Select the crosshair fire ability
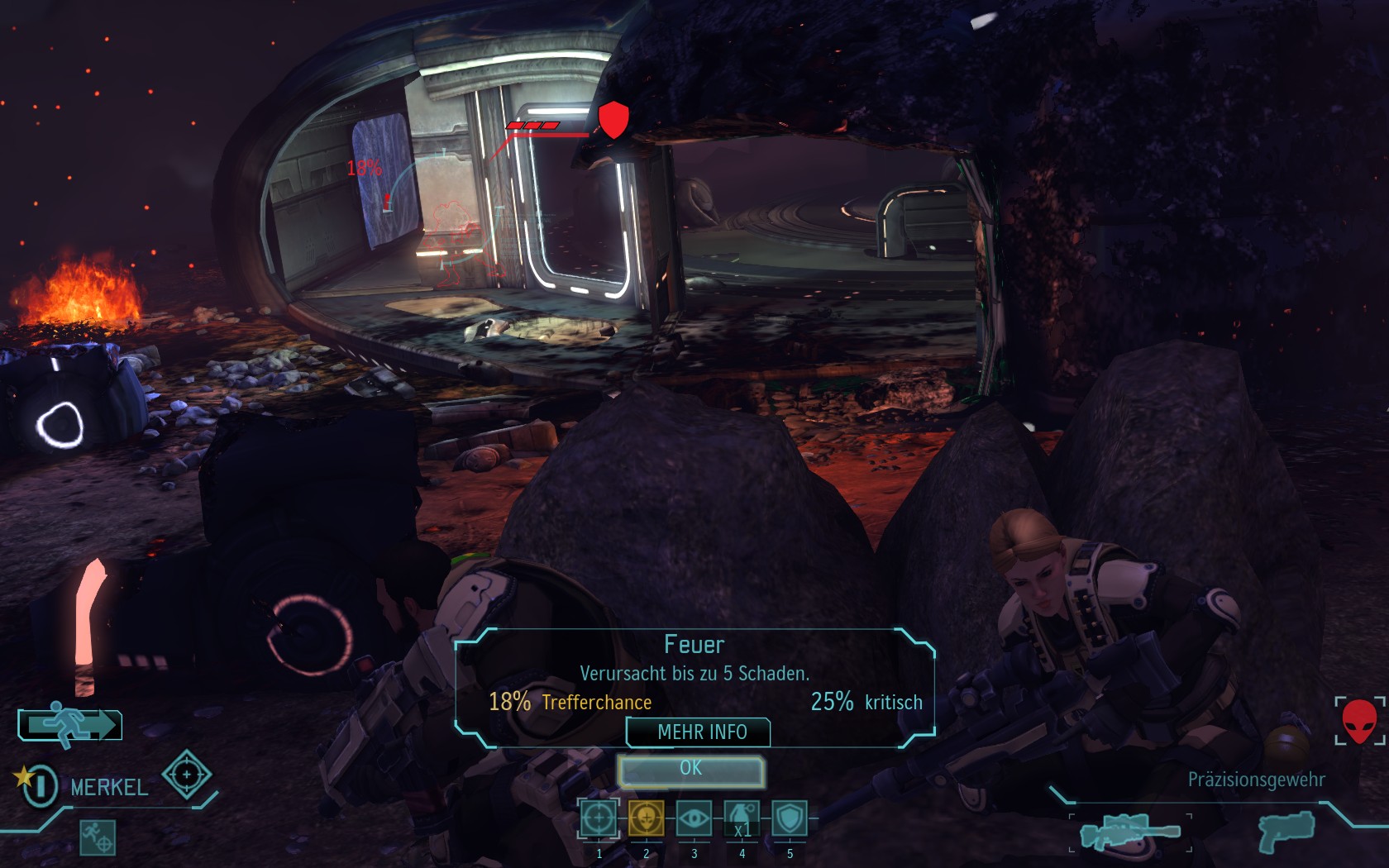This screenshot has height=868, width=1389. (x=599, y=818)
